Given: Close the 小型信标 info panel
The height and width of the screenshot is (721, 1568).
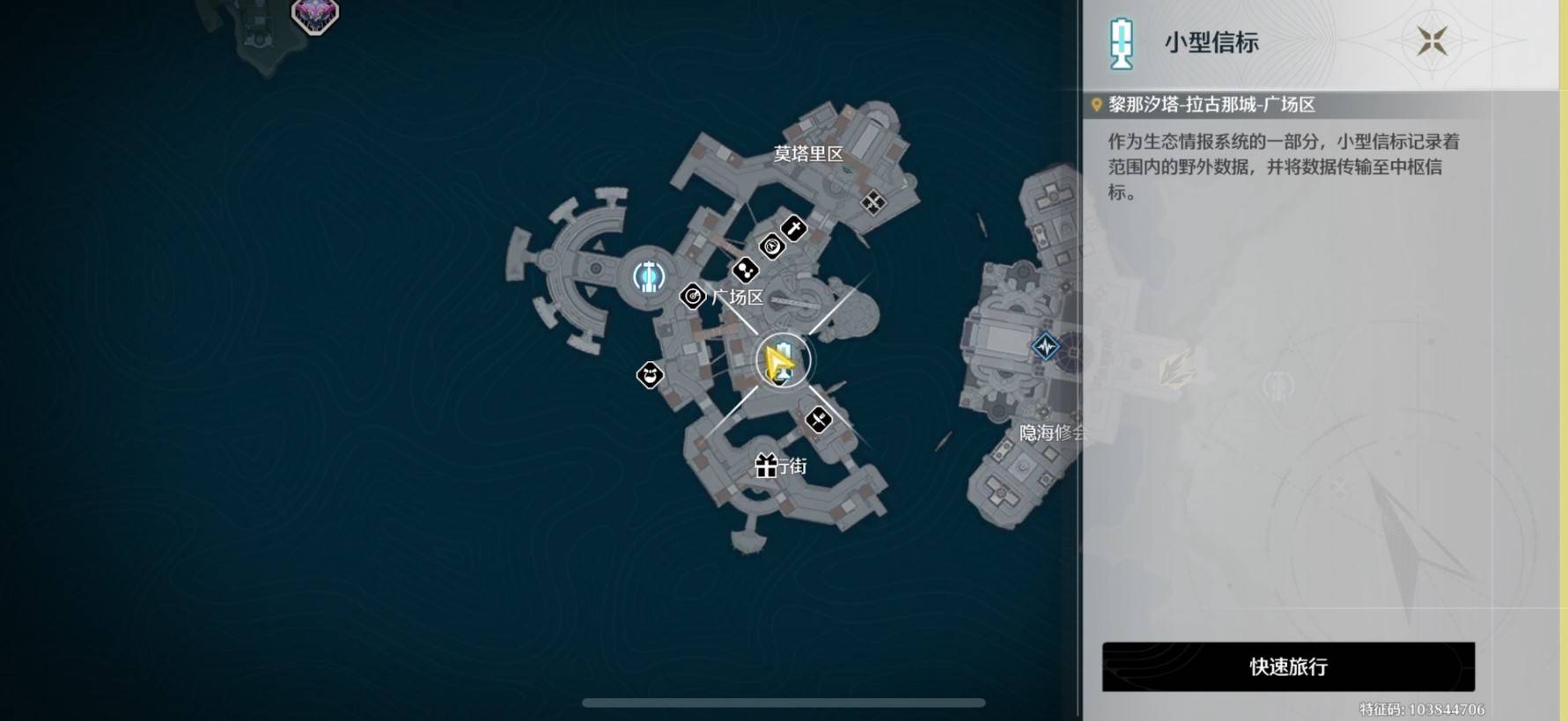Looking at the screenshot, I should coord(1432,41).
